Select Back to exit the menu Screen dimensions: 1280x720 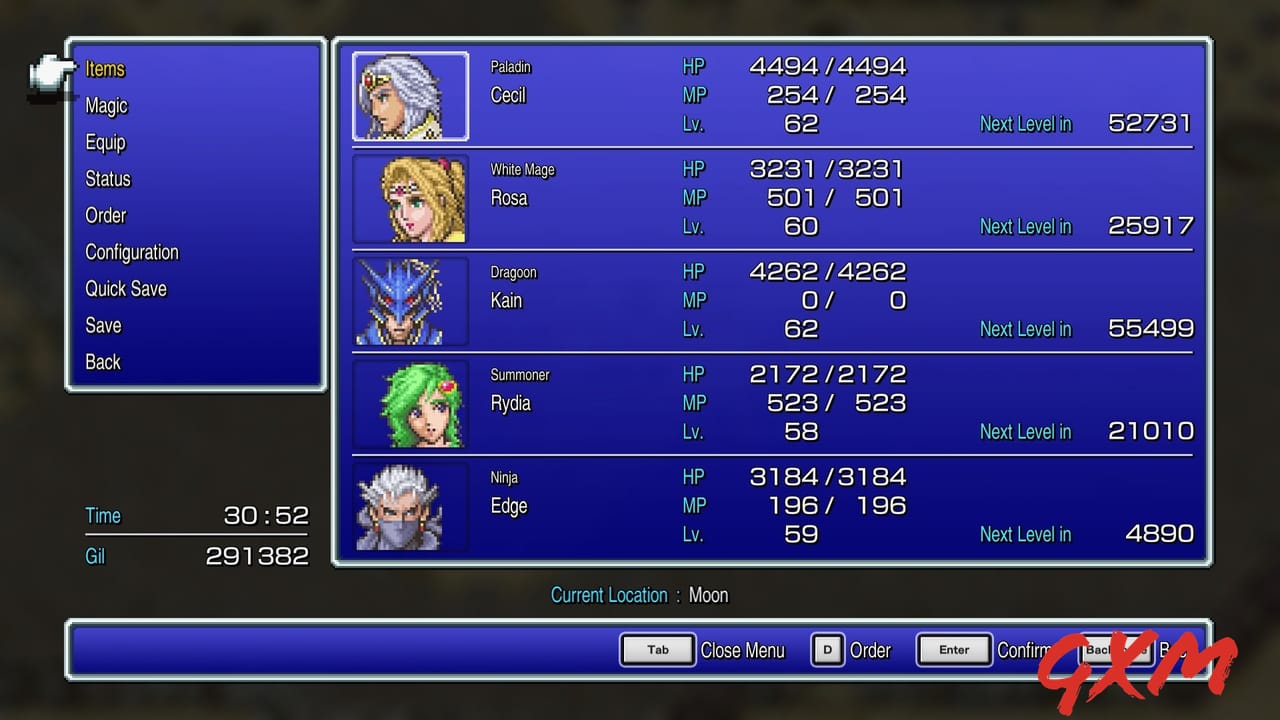tap(102, 362)
